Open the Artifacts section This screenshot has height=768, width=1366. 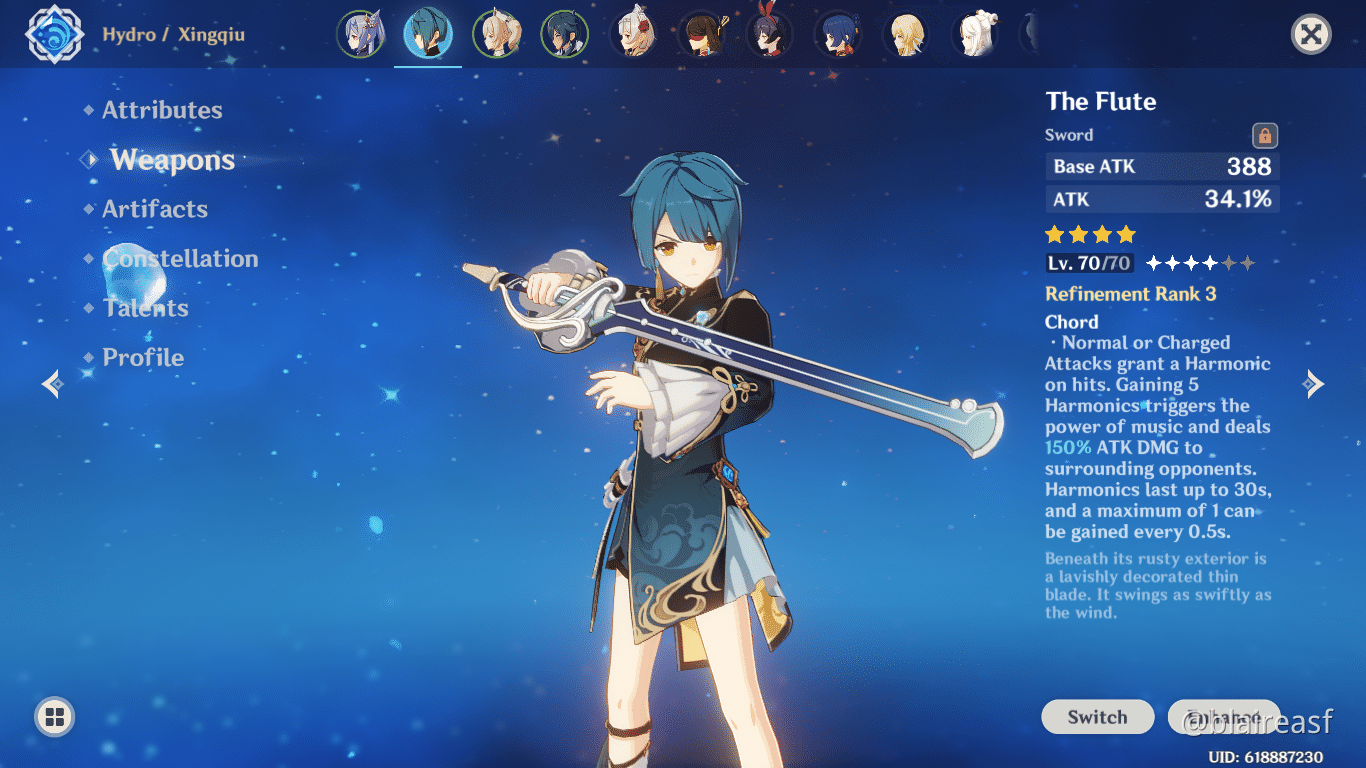pos(155,209)
